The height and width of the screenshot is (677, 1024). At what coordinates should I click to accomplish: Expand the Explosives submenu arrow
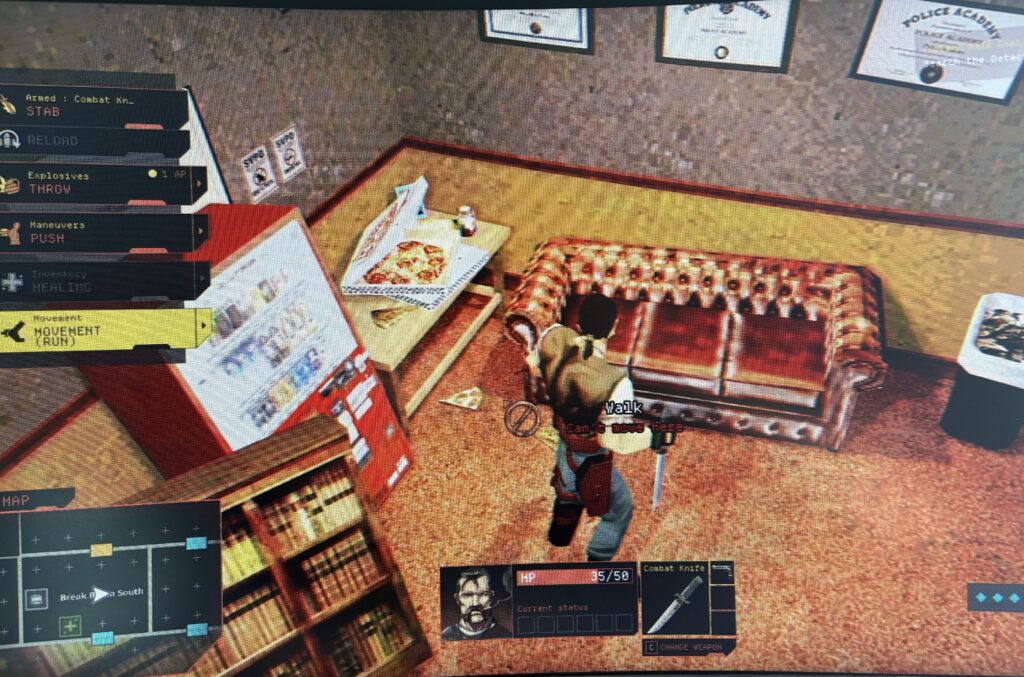click(201, 184)
